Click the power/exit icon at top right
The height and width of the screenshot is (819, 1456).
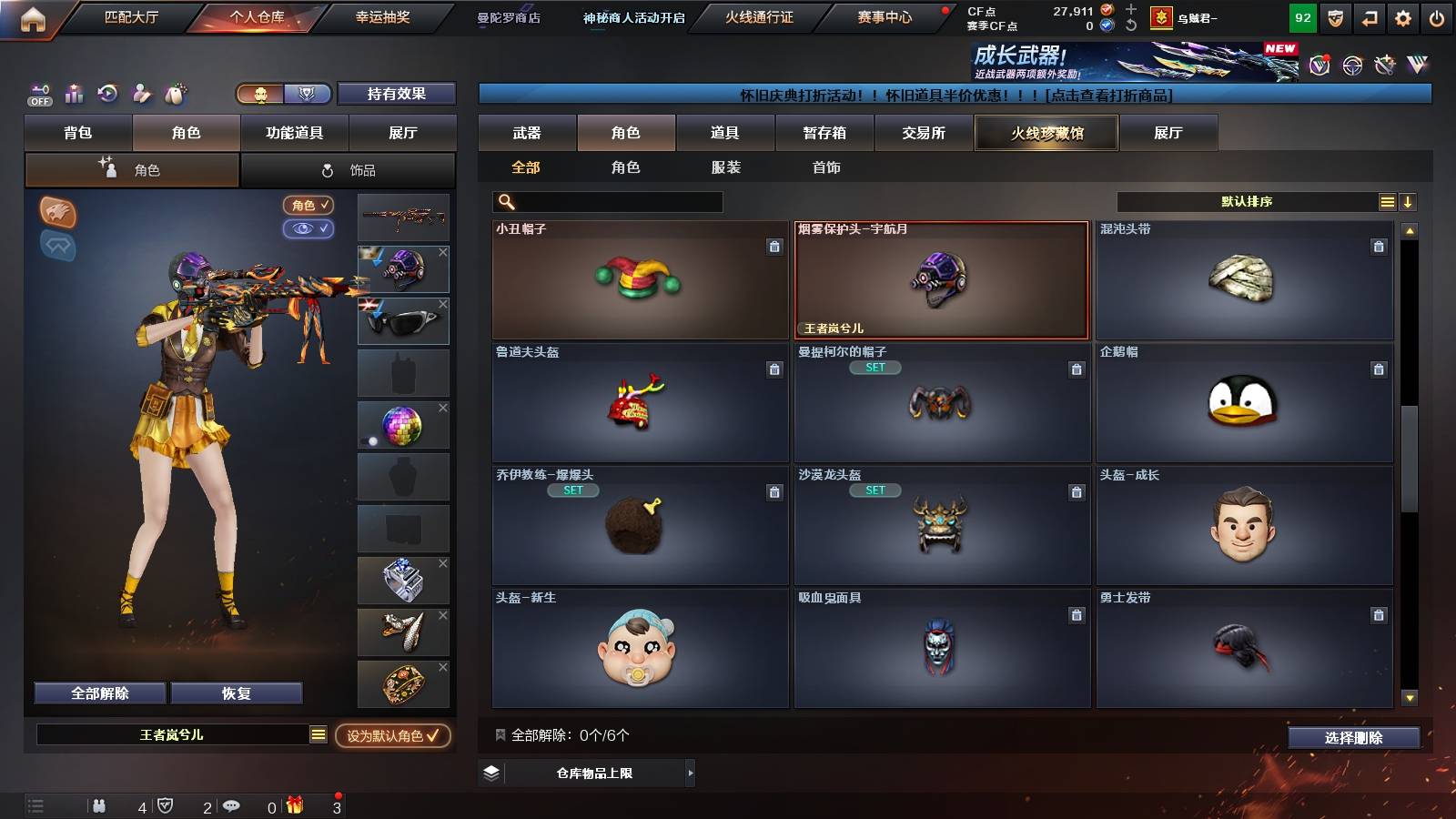click(1436, 16)
